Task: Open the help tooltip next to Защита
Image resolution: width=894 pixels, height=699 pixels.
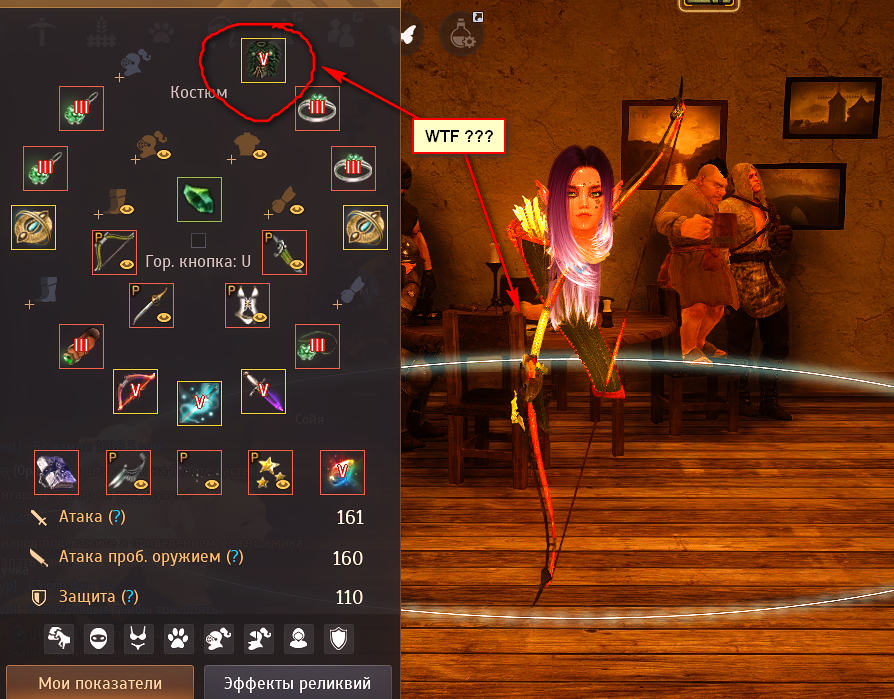Action: click(130, 597)
